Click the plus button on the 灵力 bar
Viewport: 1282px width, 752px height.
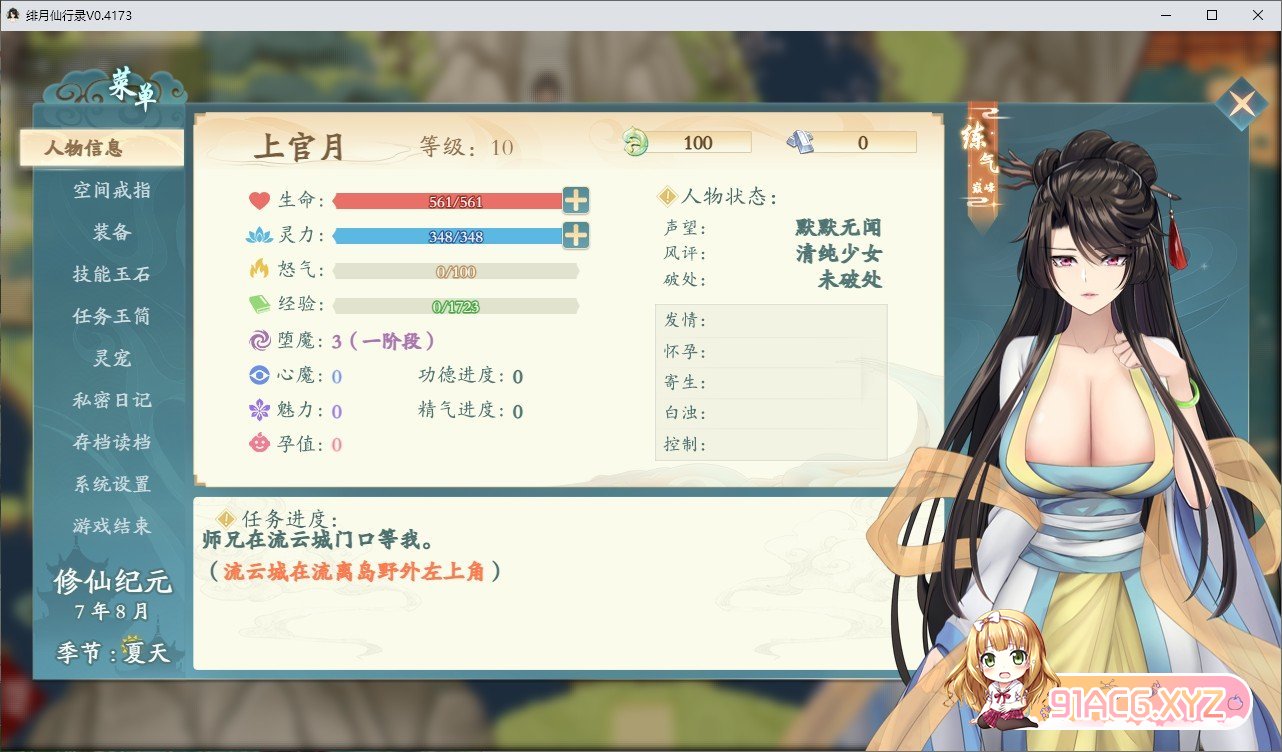tap(577, 236)
